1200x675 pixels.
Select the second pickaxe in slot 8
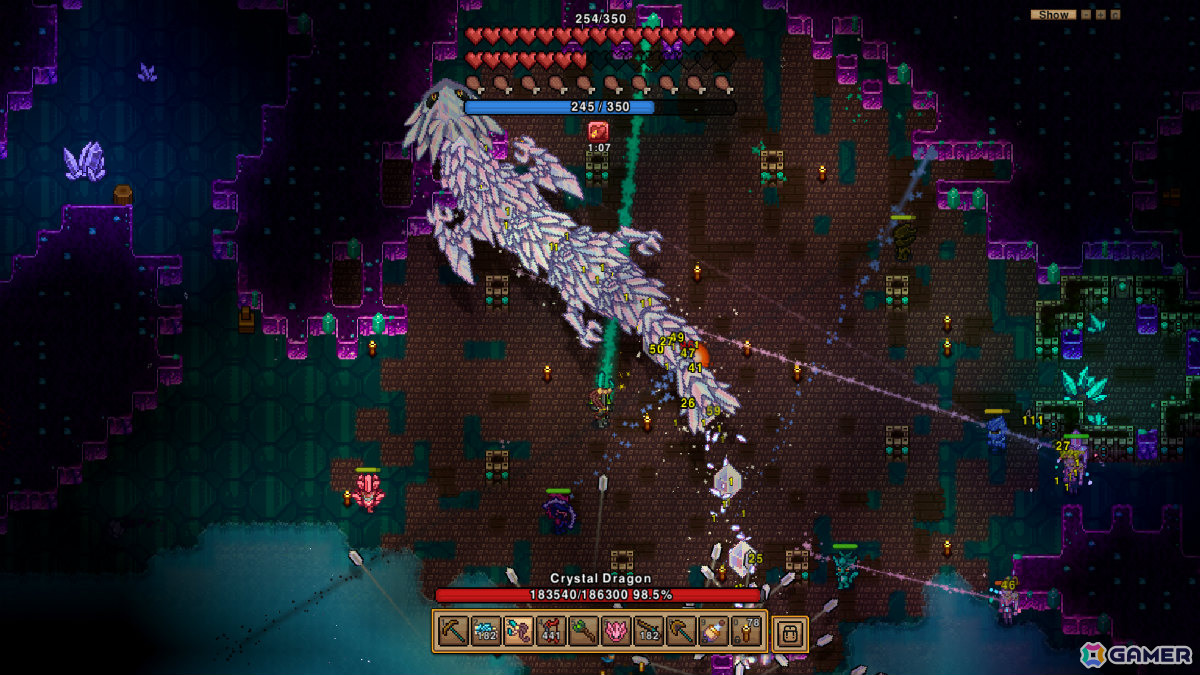(681, 631)
